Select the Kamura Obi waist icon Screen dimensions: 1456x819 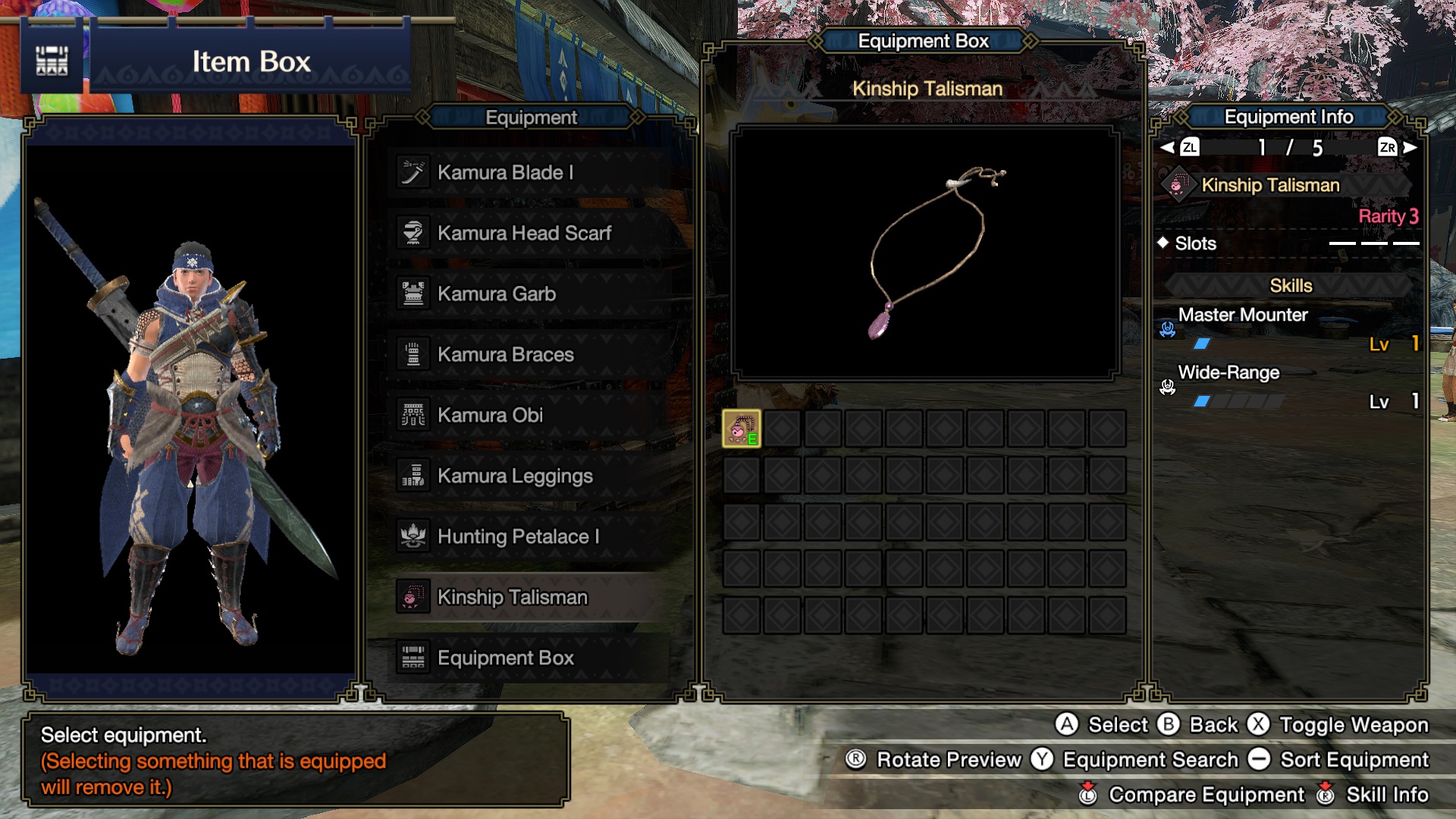point(413,415)
